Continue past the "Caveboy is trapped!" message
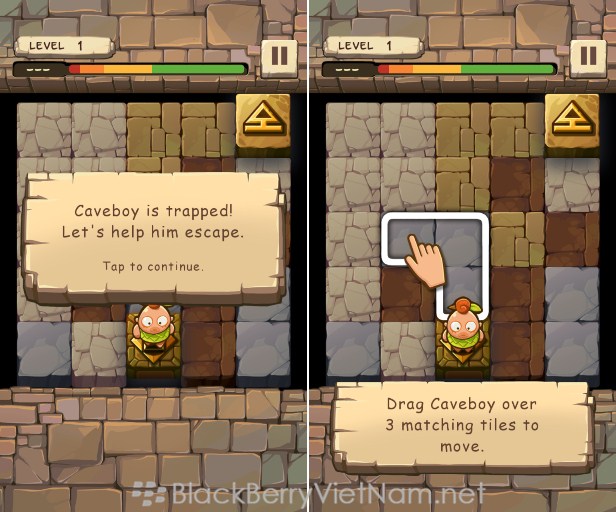The image size is (616, 512). pos(153,266)
